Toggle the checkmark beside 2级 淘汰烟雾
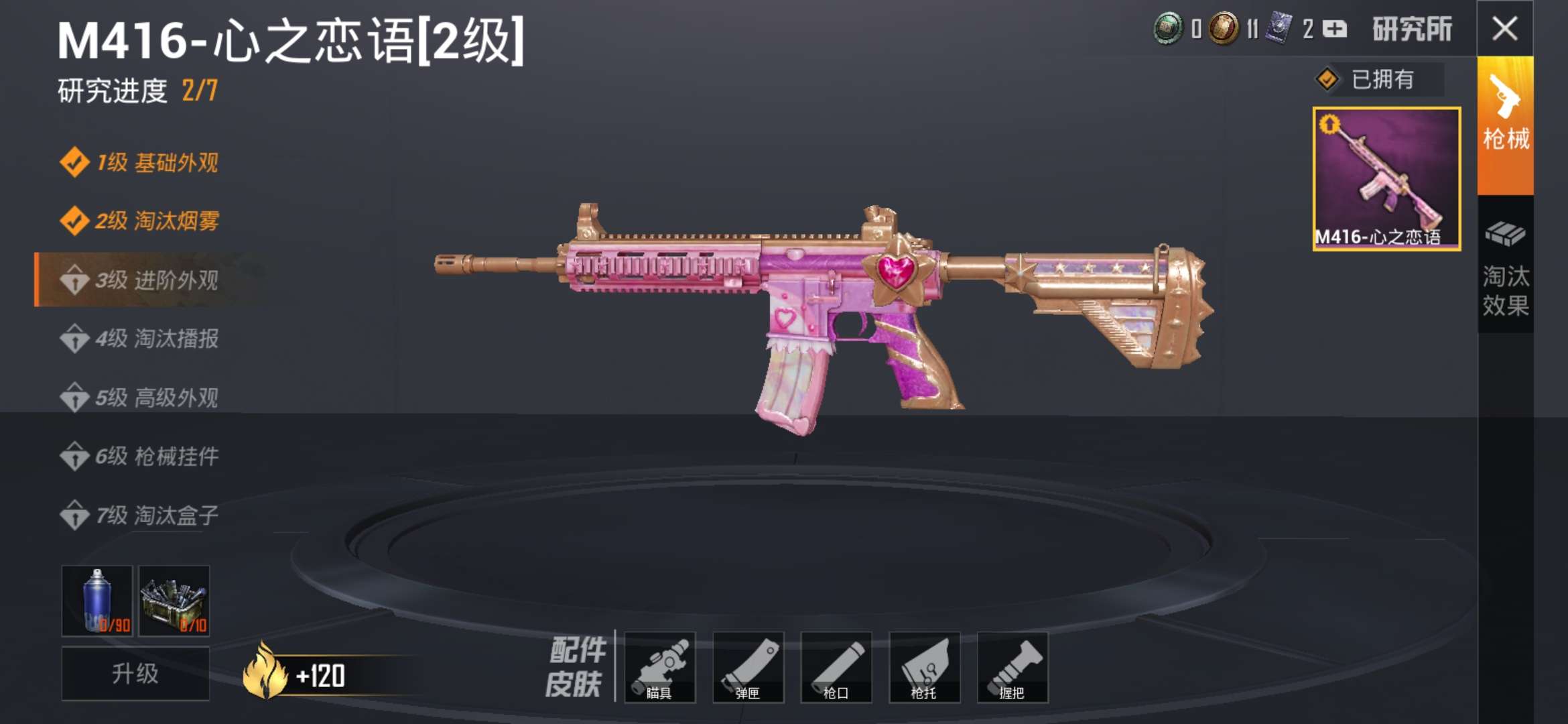The width and height of the screenshot is (1568, 724). (76, 219)
